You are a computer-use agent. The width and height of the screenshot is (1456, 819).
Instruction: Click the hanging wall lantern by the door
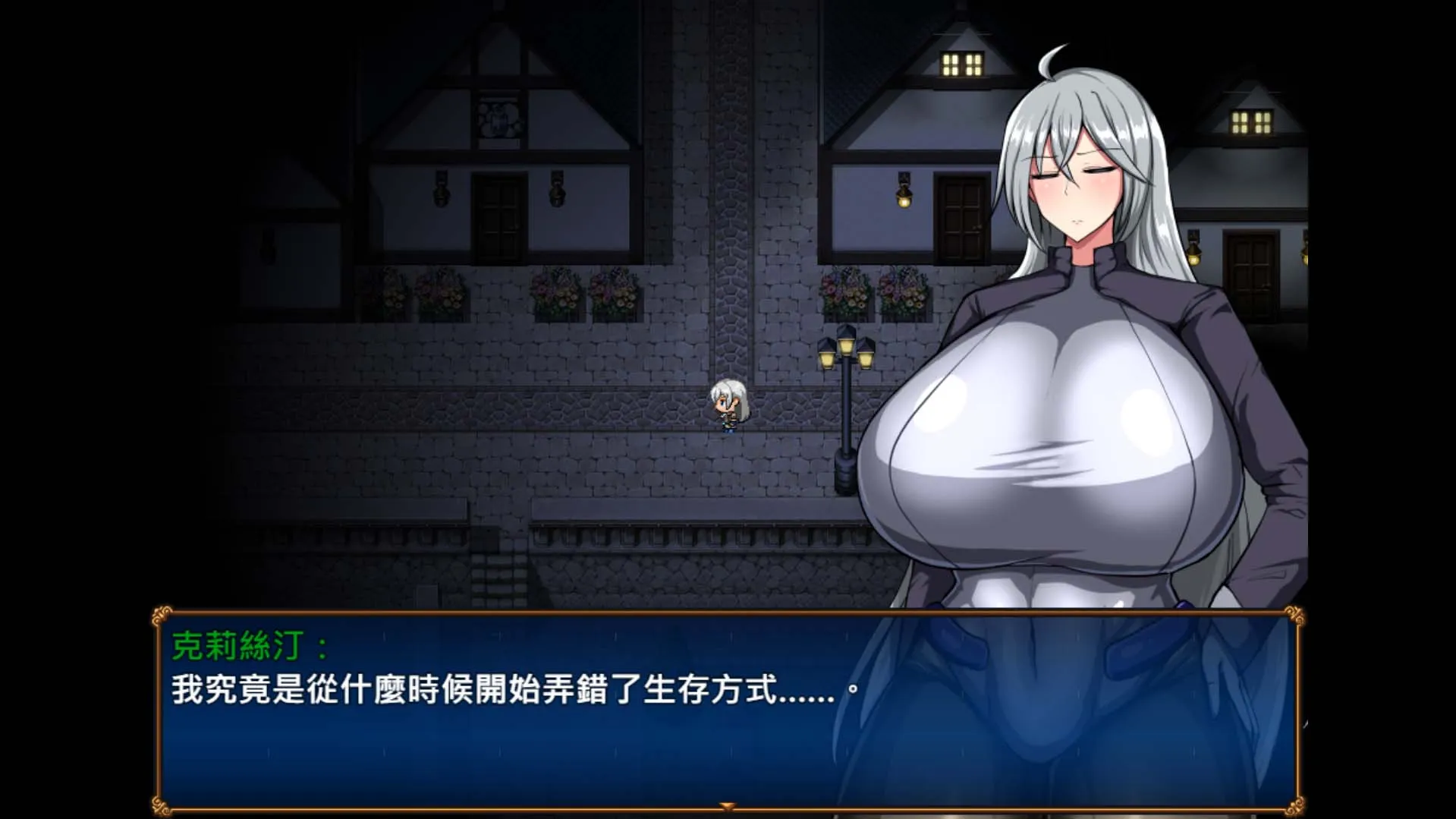[903, 196]
